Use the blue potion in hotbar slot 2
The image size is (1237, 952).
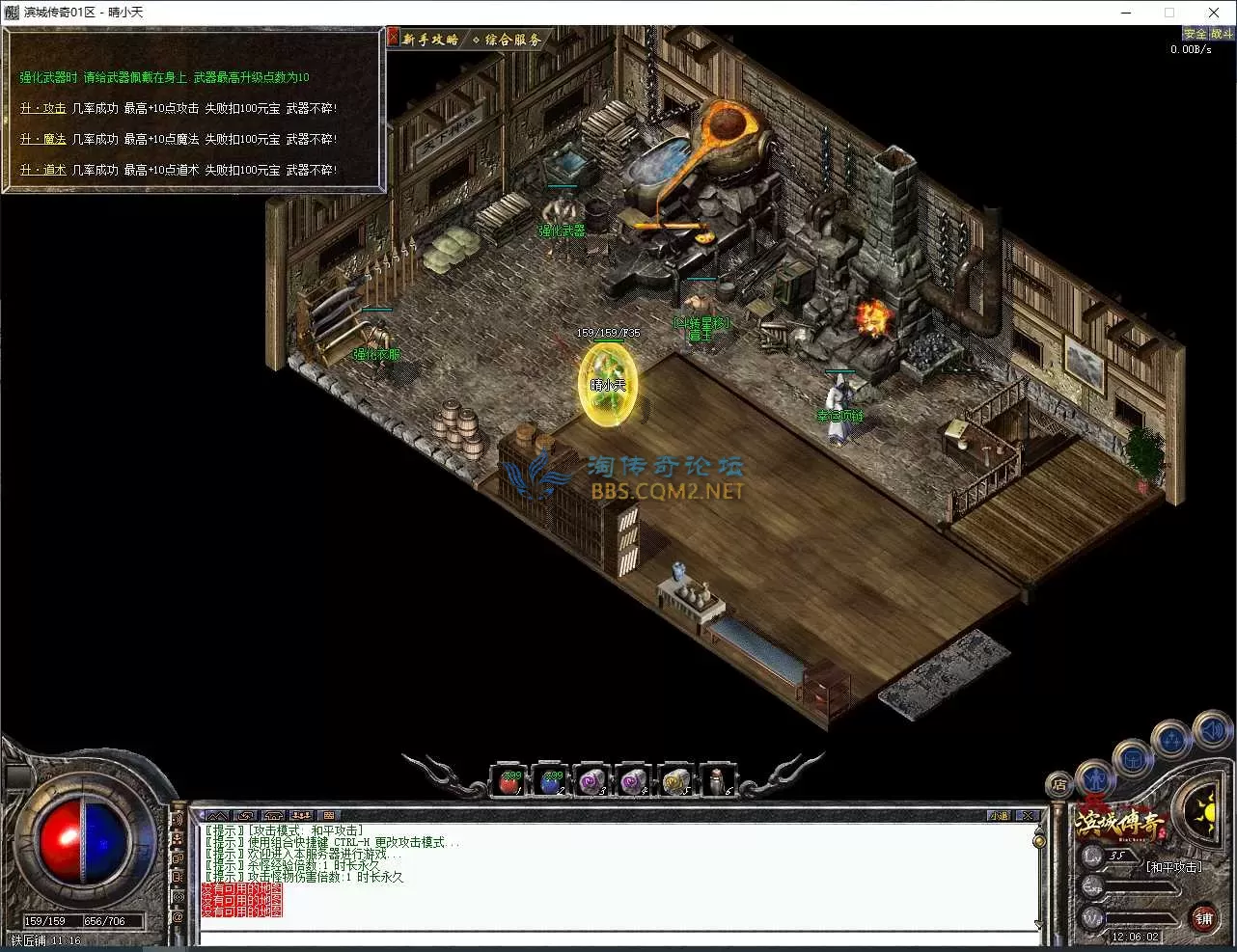(550, 781)
